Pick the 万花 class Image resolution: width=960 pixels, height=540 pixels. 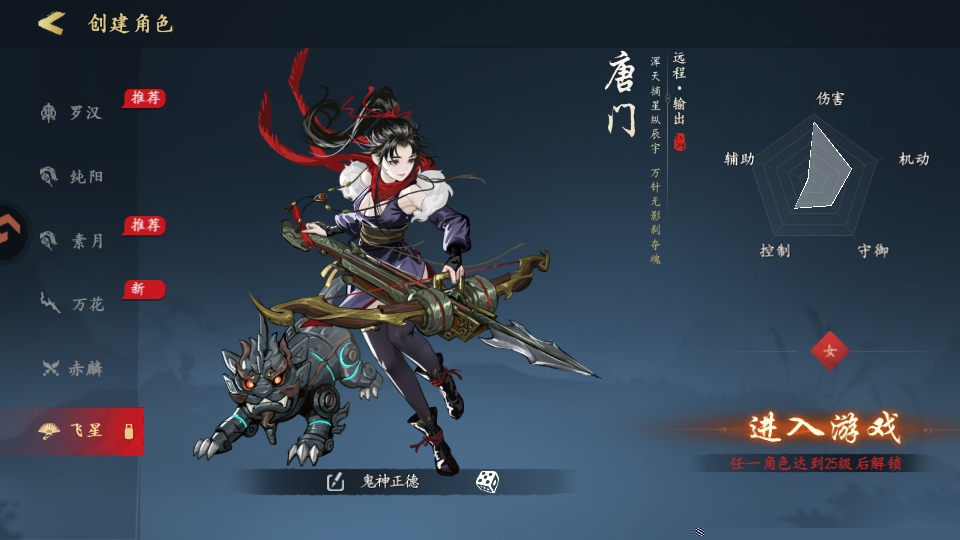(72, 304)
